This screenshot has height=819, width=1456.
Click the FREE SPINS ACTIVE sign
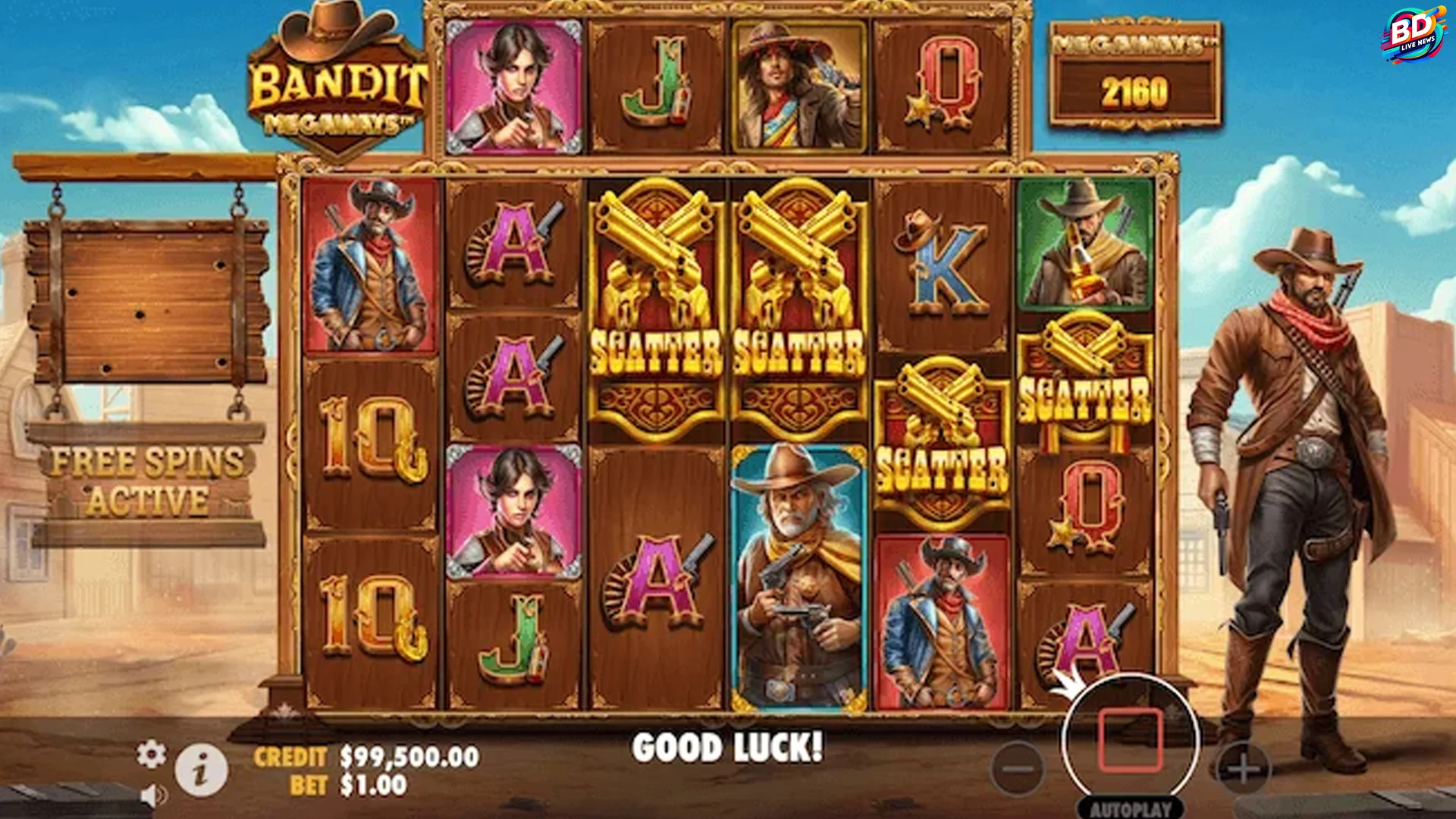tap(144, 482)
